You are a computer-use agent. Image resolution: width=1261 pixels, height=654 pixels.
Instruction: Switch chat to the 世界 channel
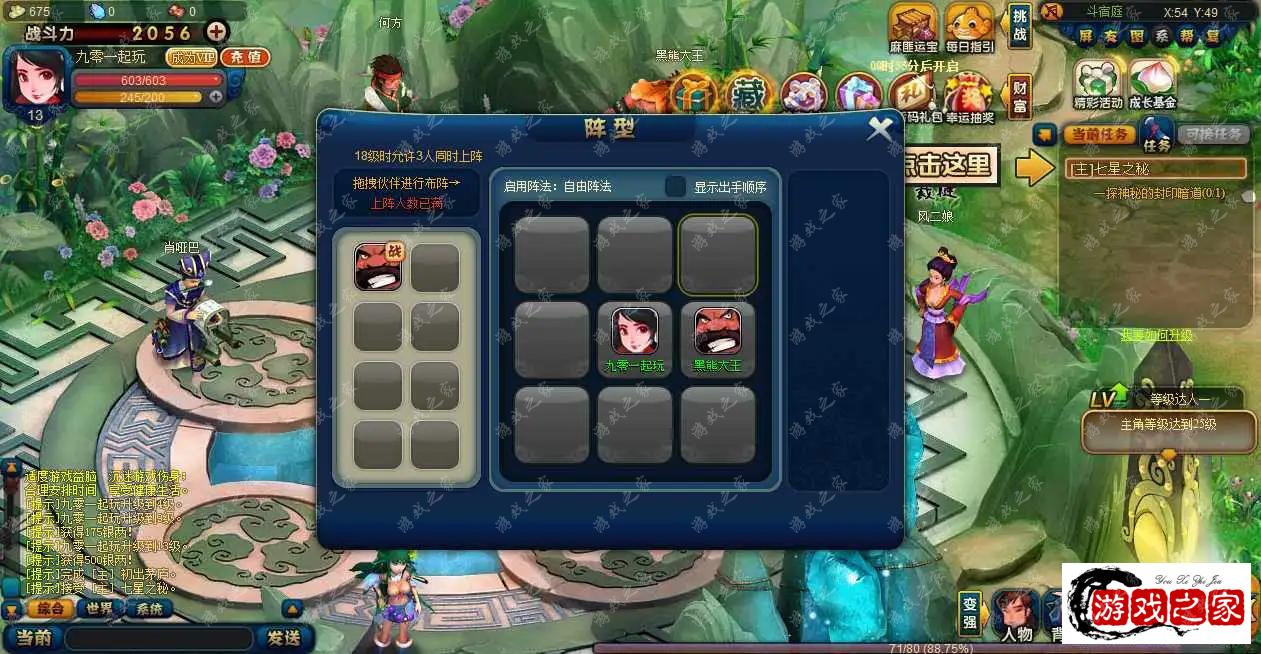click(99, 608)
